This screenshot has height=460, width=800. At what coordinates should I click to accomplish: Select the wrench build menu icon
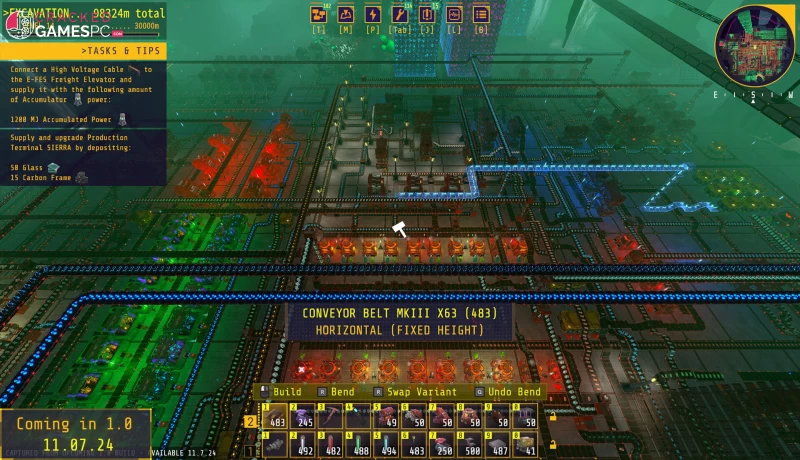[x=400, y=14]
